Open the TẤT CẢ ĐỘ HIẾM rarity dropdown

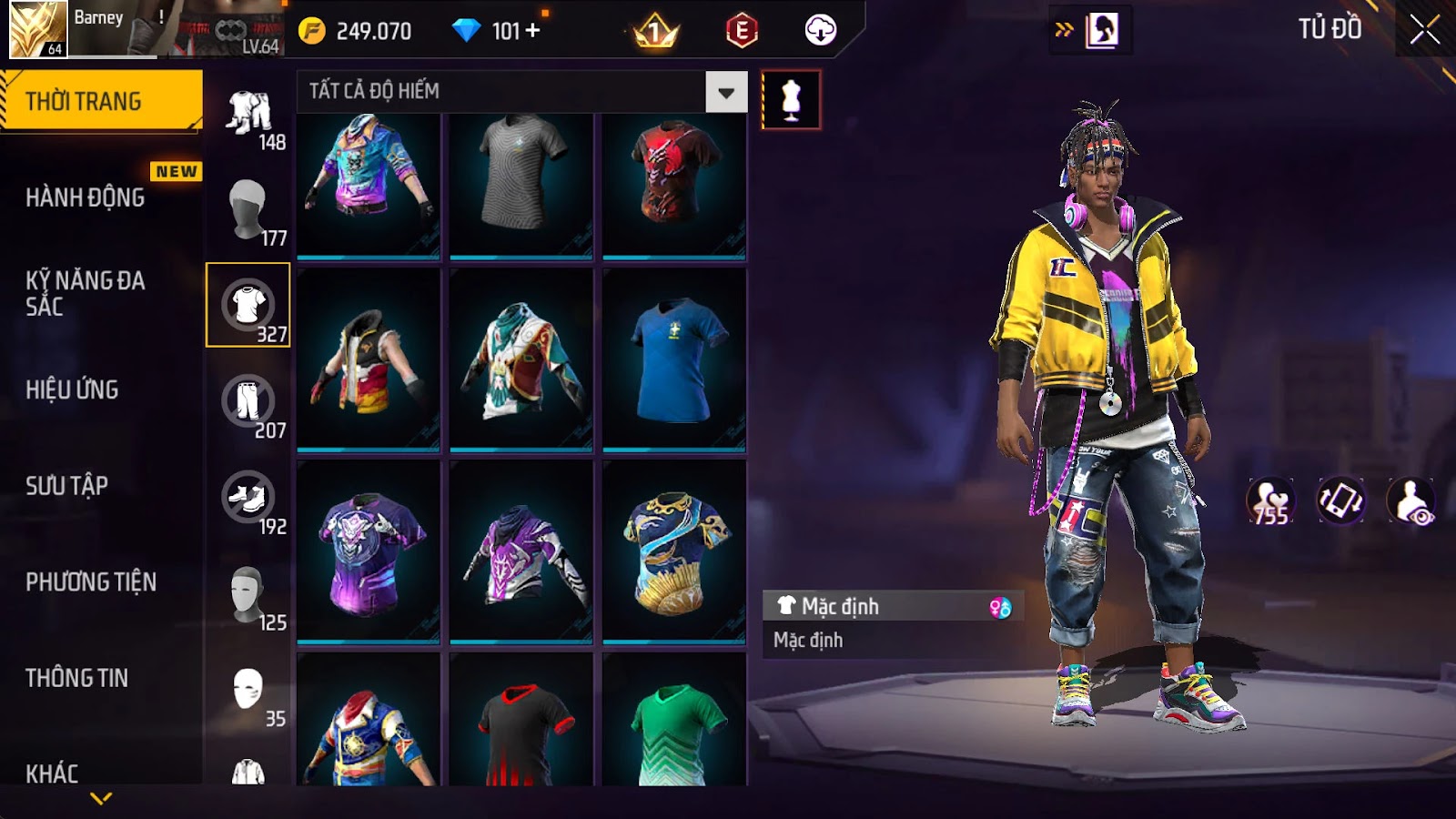click(x=725, y=92)
